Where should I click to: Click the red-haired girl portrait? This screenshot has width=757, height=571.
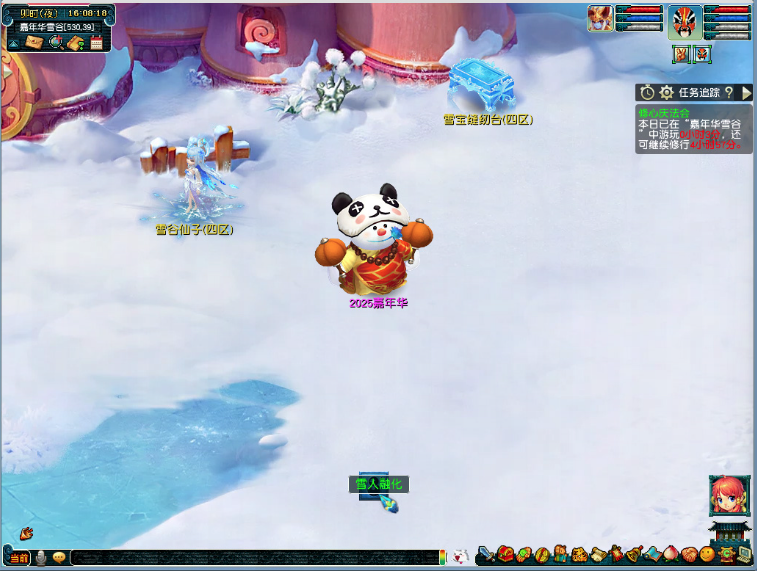(x=727, y=493)
